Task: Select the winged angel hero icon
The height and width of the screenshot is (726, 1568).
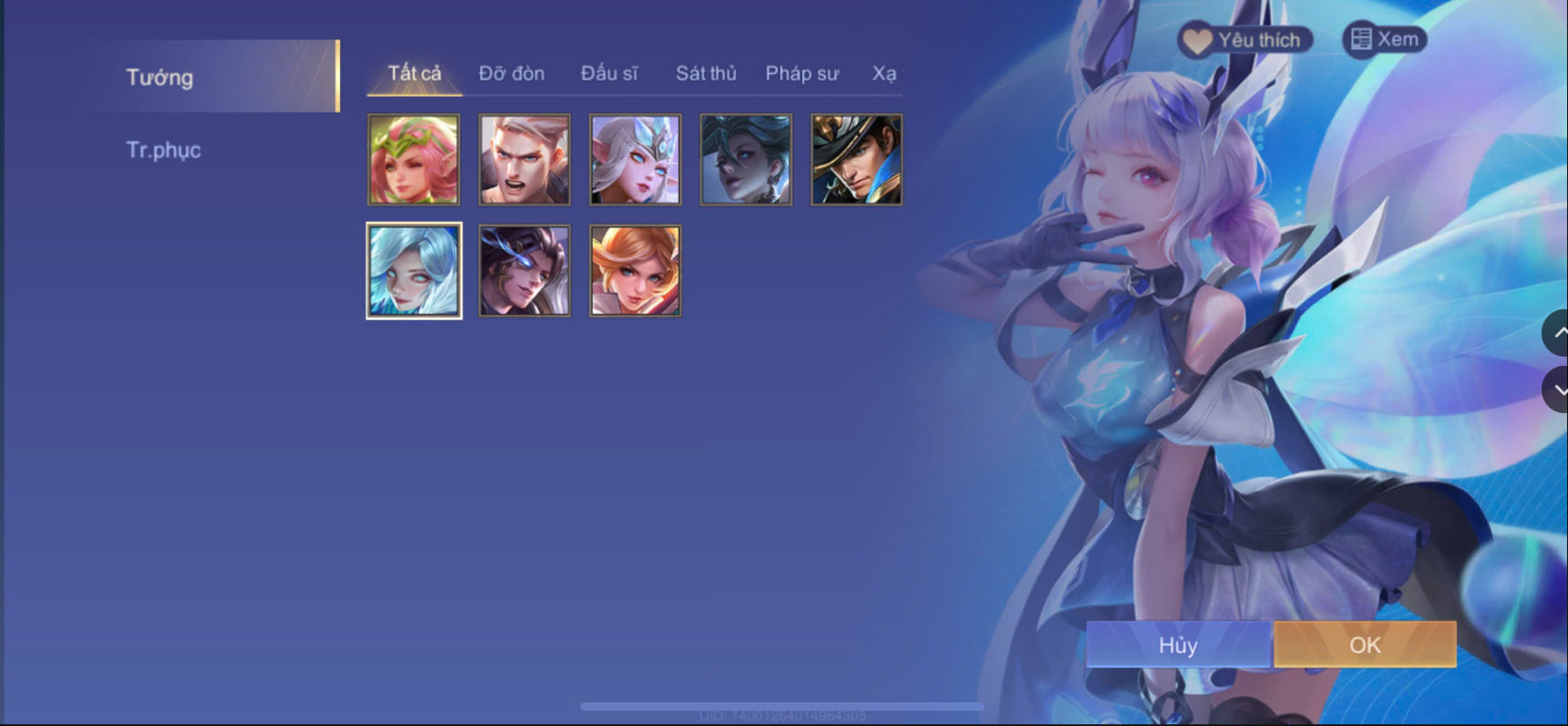Action: (635, 159)
